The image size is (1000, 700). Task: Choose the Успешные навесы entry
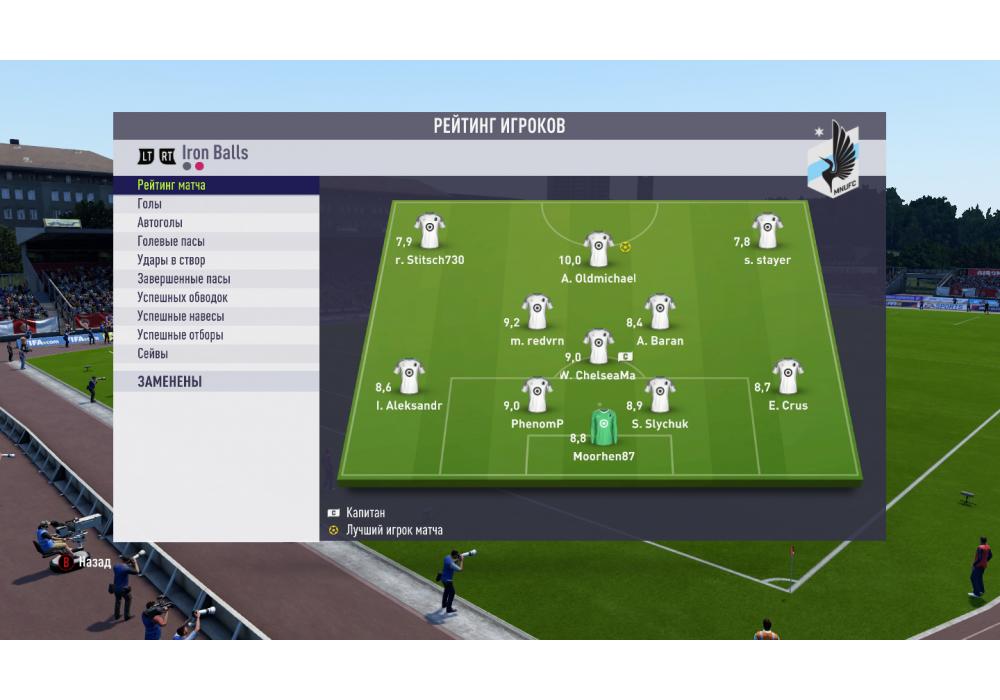216,316
